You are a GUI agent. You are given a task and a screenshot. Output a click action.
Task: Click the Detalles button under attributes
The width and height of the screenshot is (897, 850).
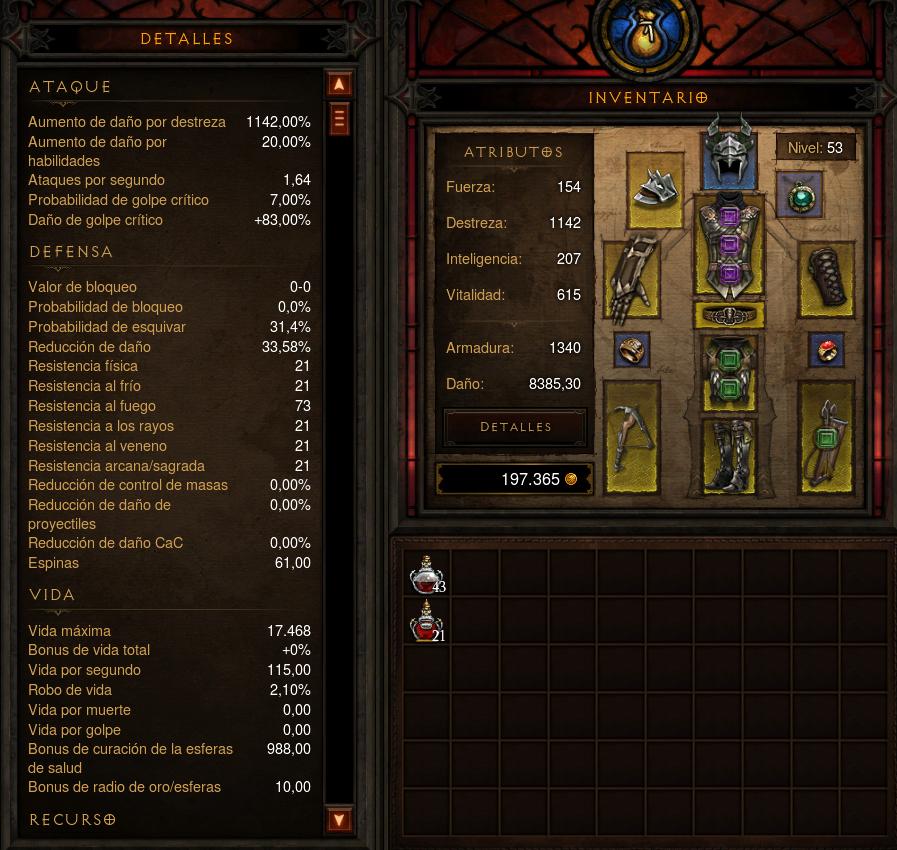point(515,427)
